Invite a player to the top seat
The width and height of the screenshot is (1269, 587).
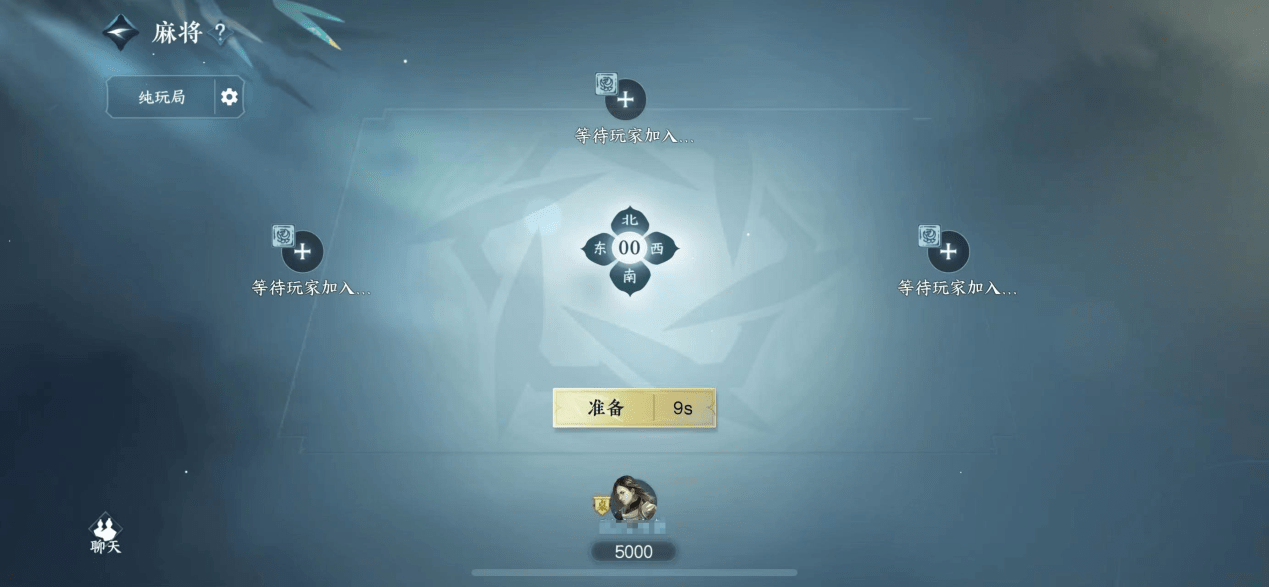pyautogui.click(x=626, y=100)
